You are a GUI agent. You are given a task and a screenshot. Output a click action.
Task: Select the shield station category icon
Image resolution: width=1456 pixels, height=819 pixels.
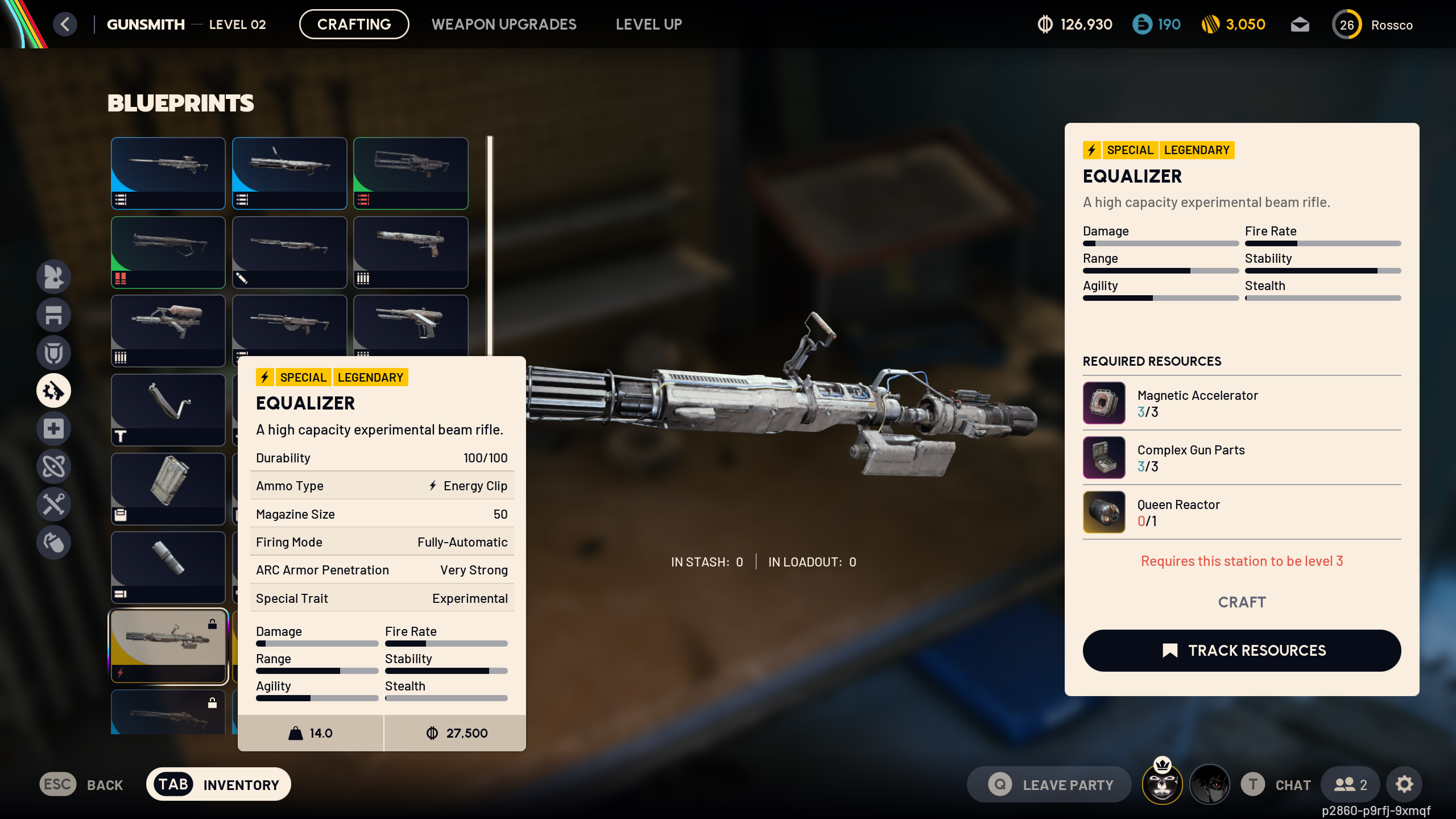[x=54, y=353]
